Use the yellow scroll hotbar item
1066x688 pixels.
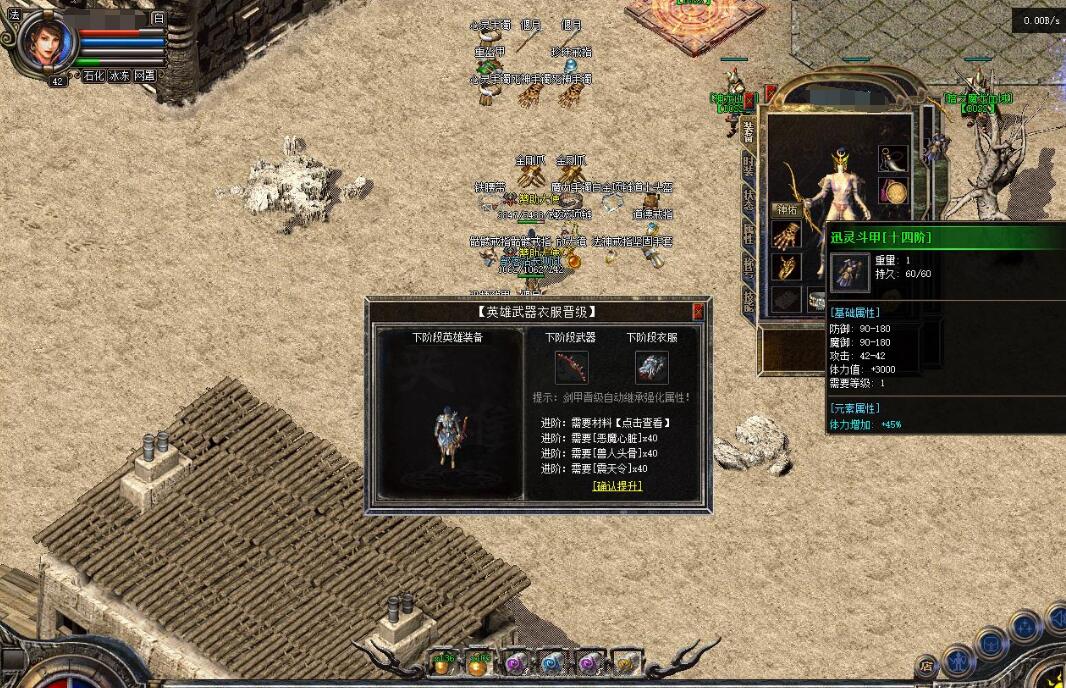pos(626,661)
